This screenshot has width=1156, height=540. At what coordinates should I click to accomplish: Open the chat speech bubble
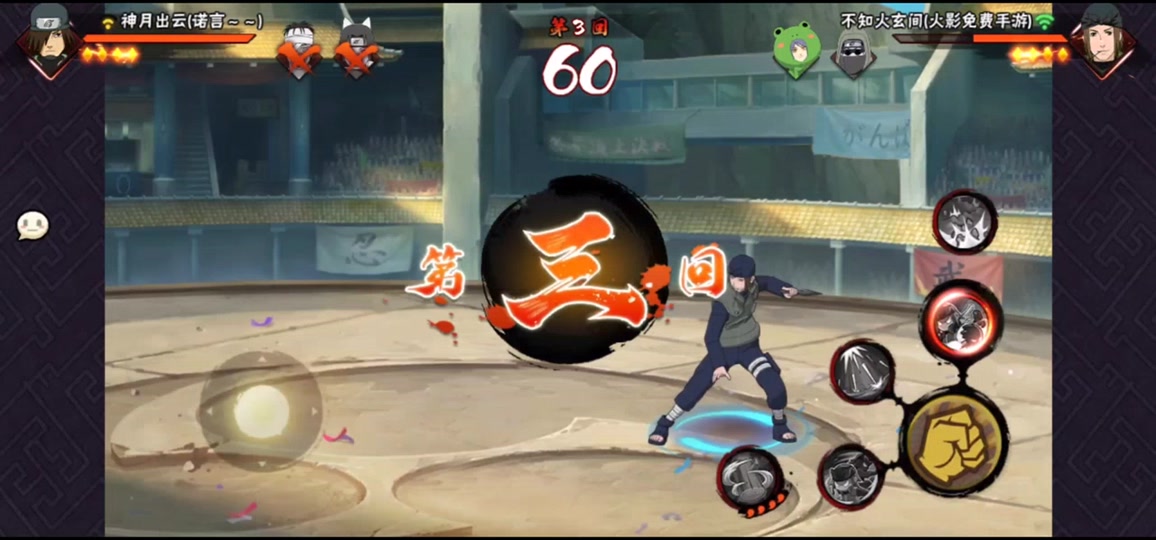point(33,226)
